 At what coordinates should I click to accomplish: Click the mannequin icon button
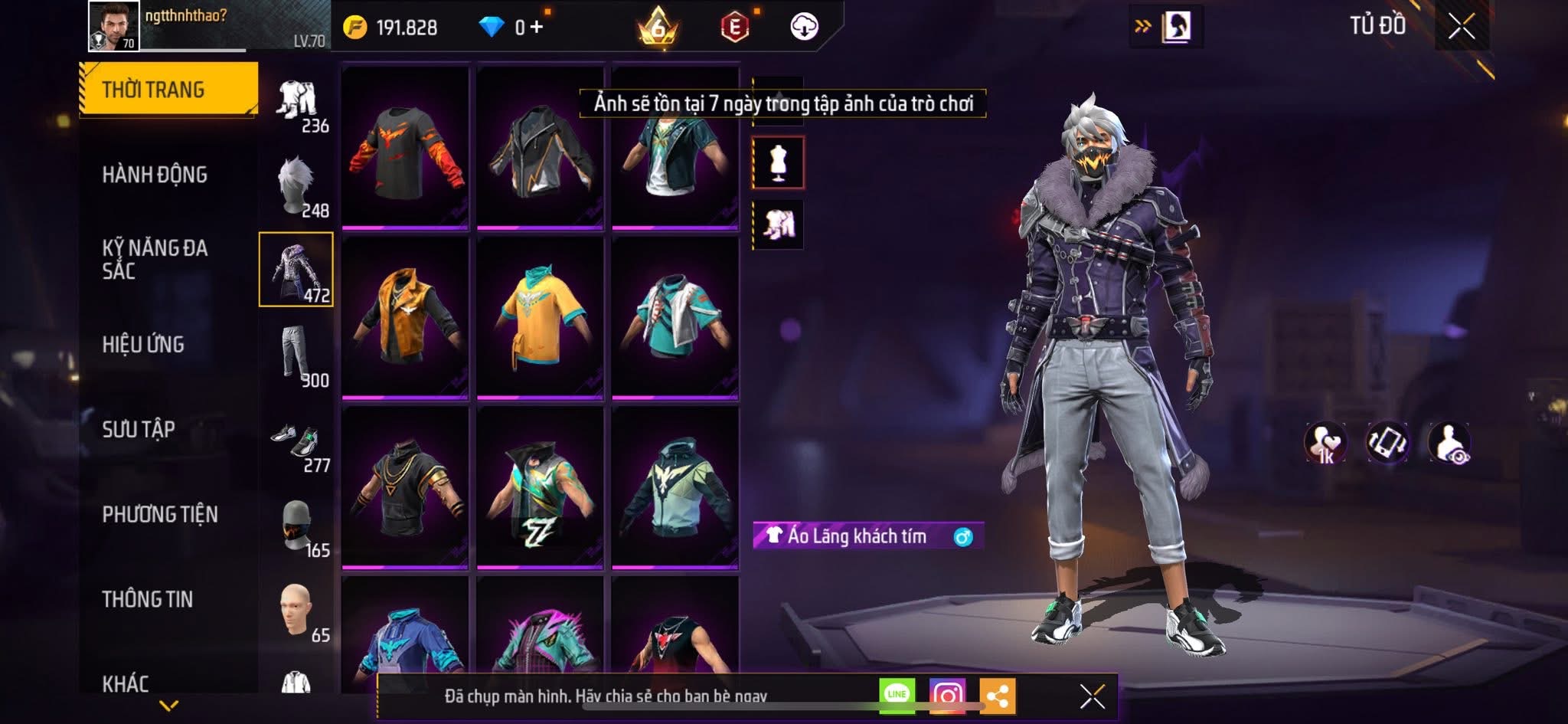[778, 162]
